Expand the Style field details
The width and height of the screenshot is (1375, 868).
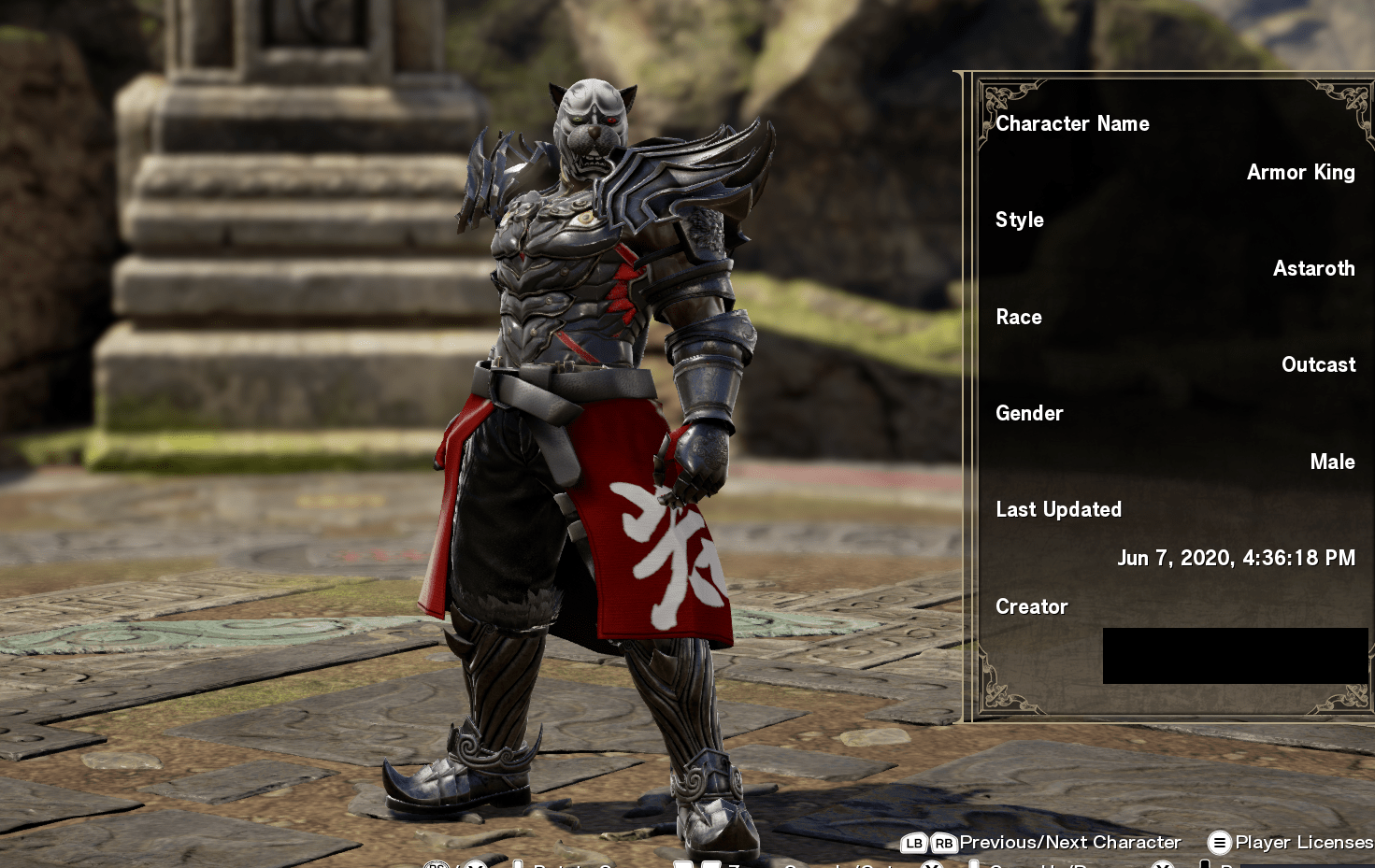tap(1020, 221)
